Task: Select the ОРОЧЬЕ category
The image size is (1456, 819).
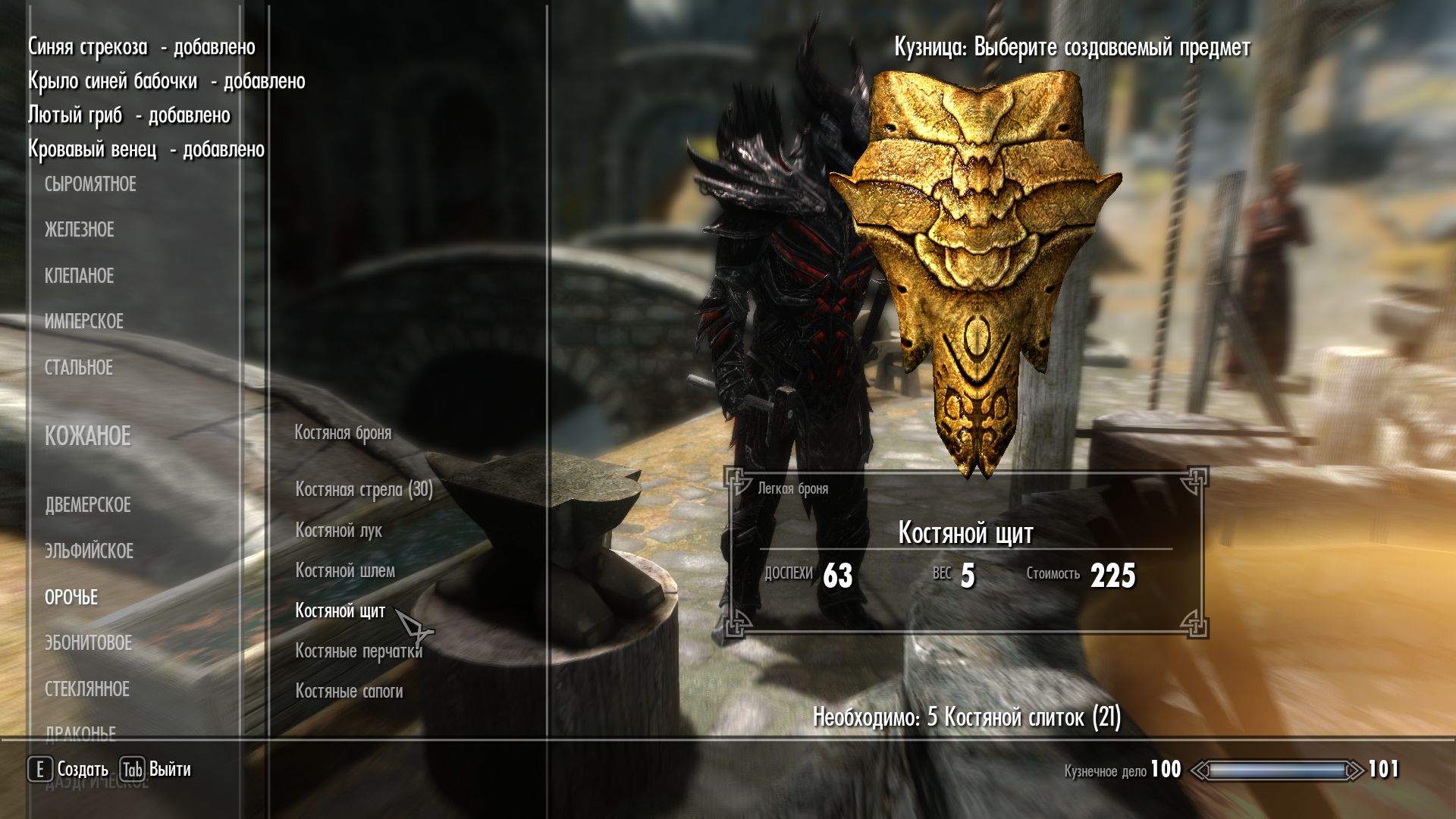Action: [x=71, y=598]
